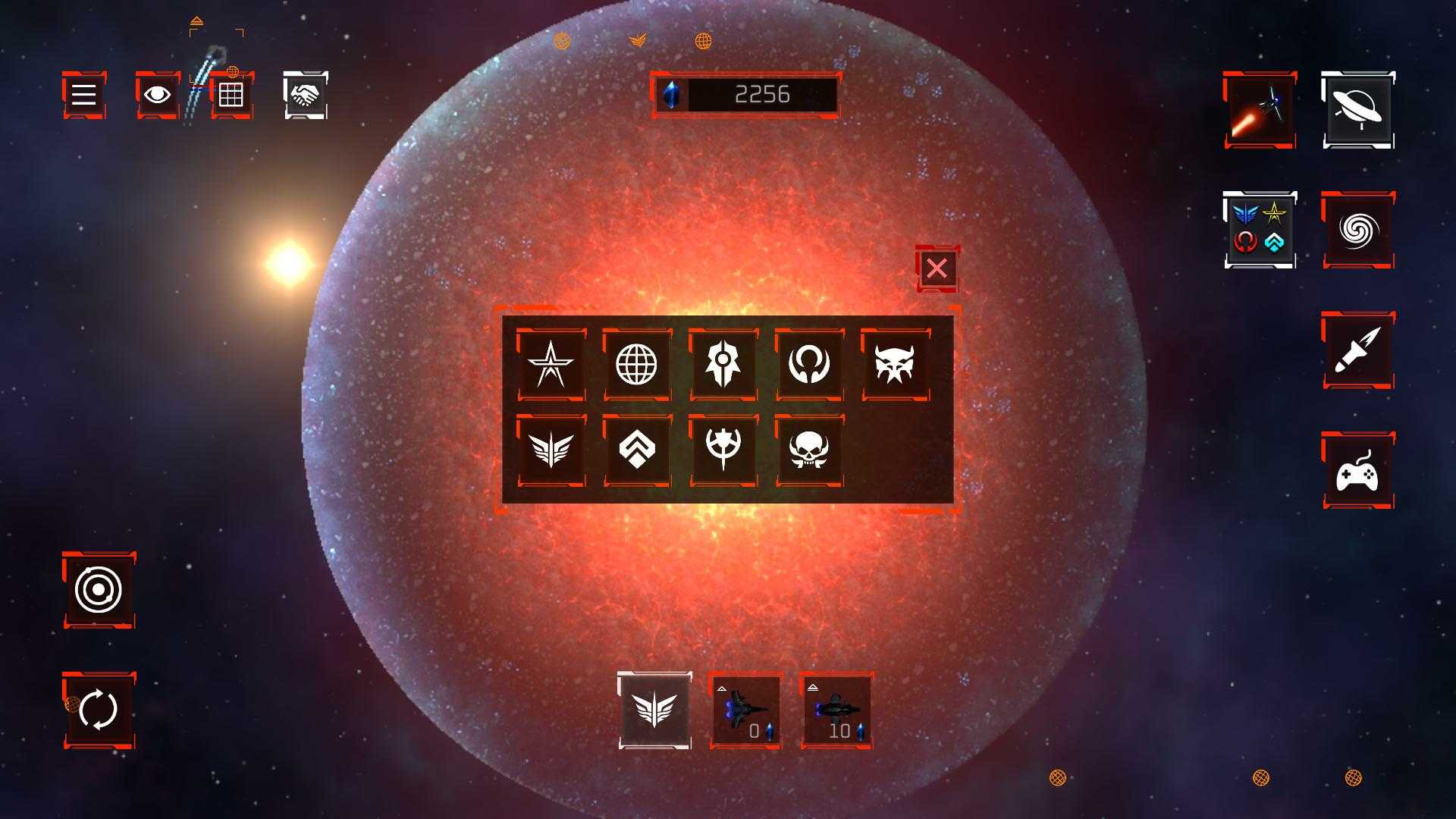The image size is (1456, 819).
Task: Select the missile weapon button
Action: pos(1358,350)
